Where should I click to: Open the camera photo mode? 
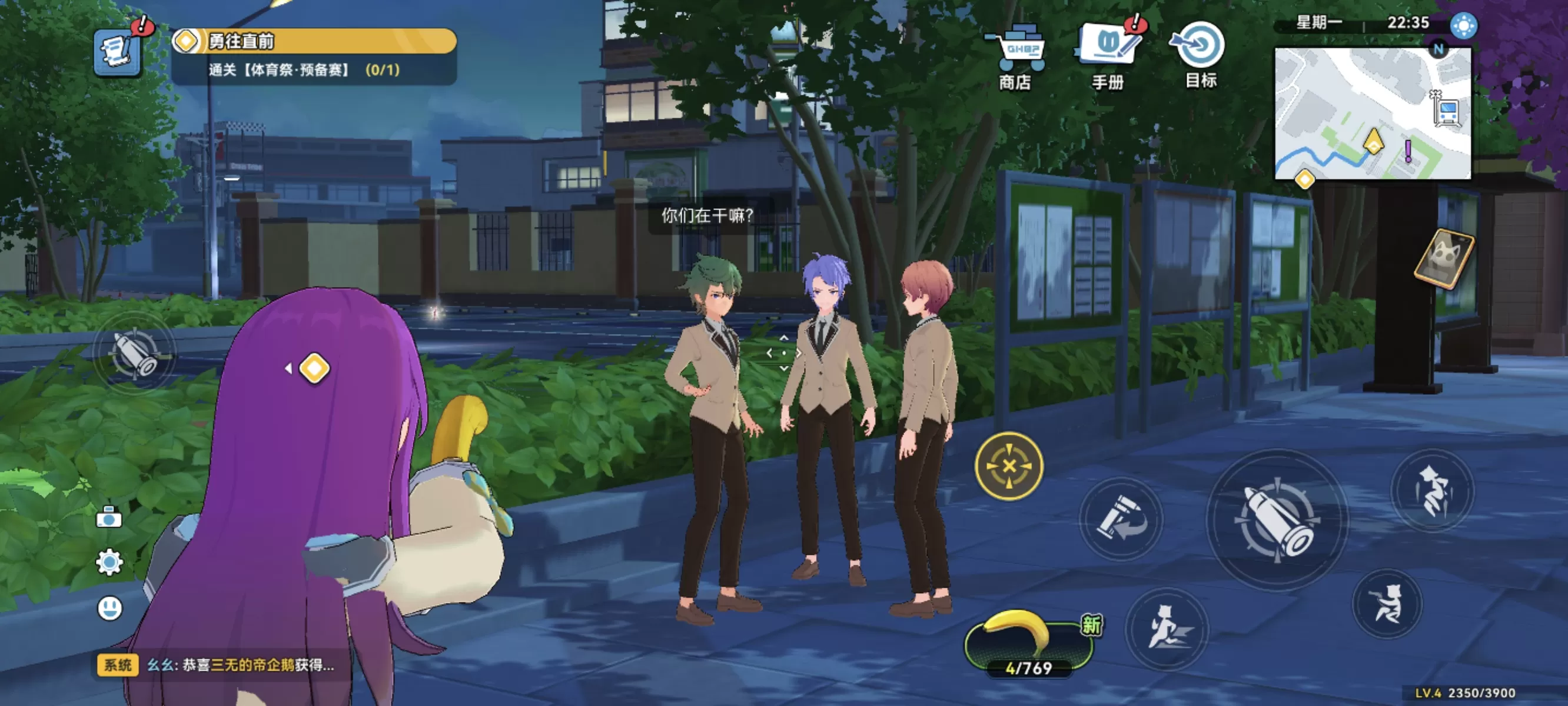point(109,517)
